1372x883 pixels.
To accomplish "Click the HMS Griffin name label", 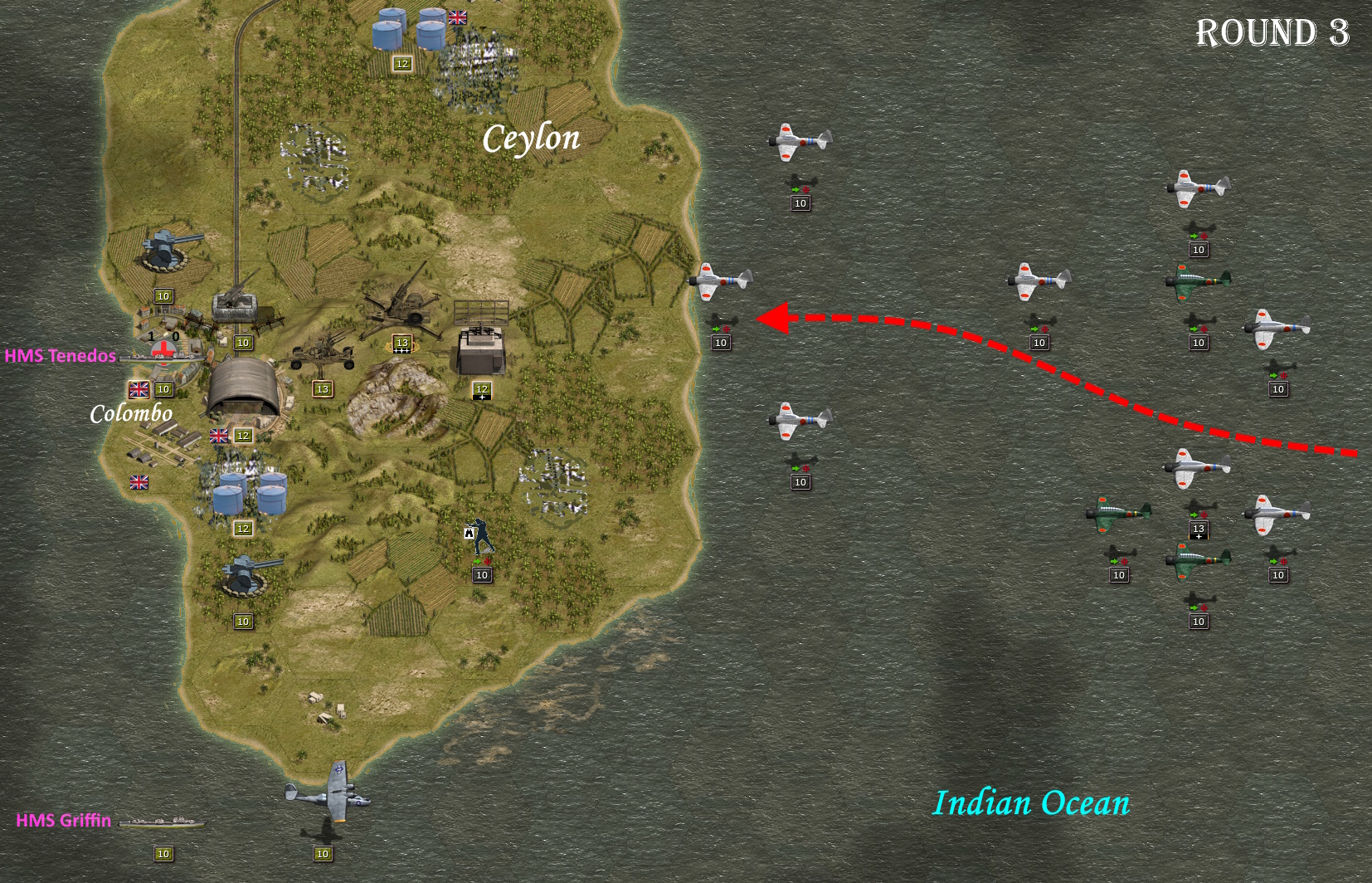I will (x=62, y=822).
